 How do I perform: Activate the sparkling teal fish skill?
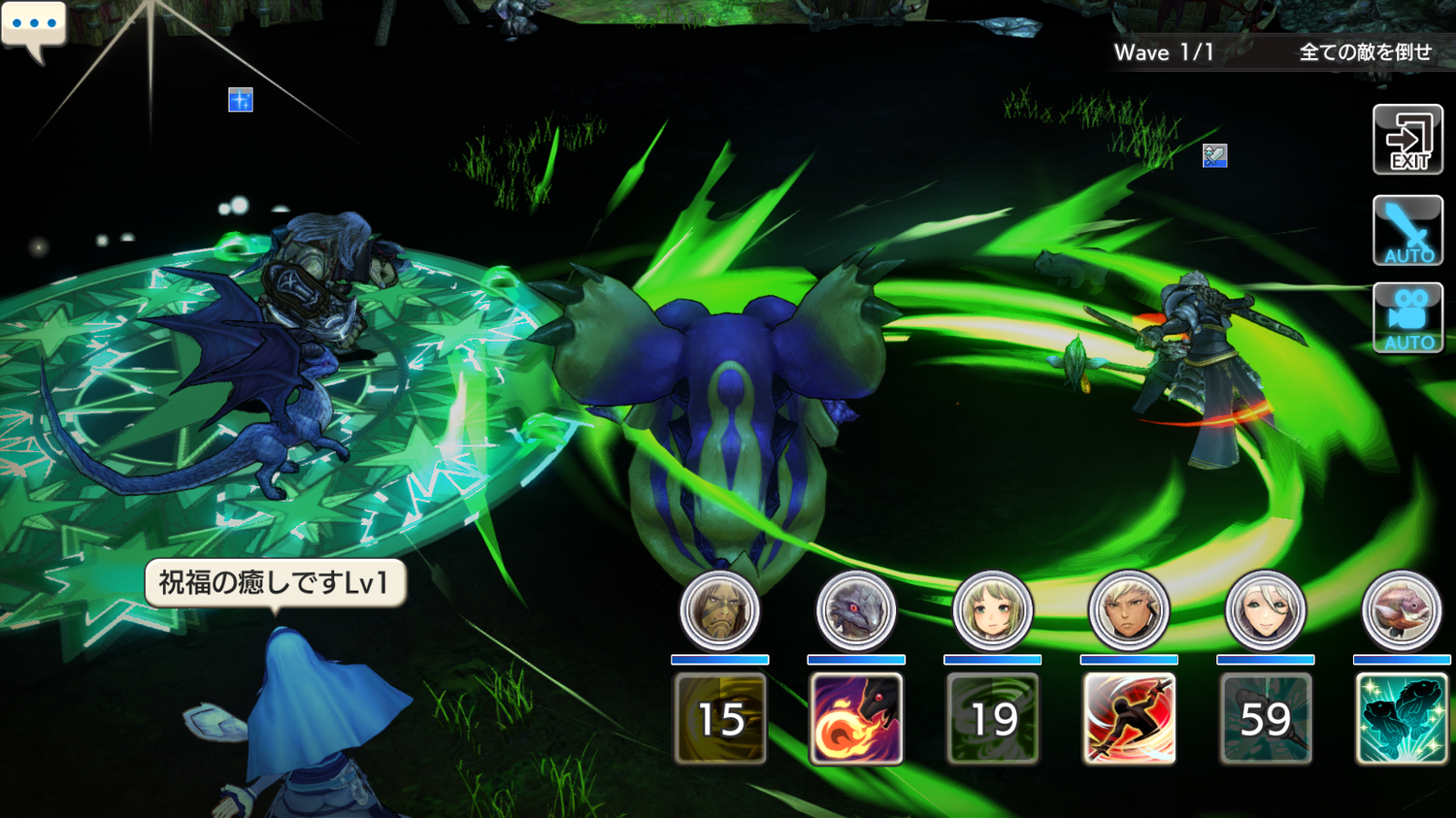[1402, 719]
